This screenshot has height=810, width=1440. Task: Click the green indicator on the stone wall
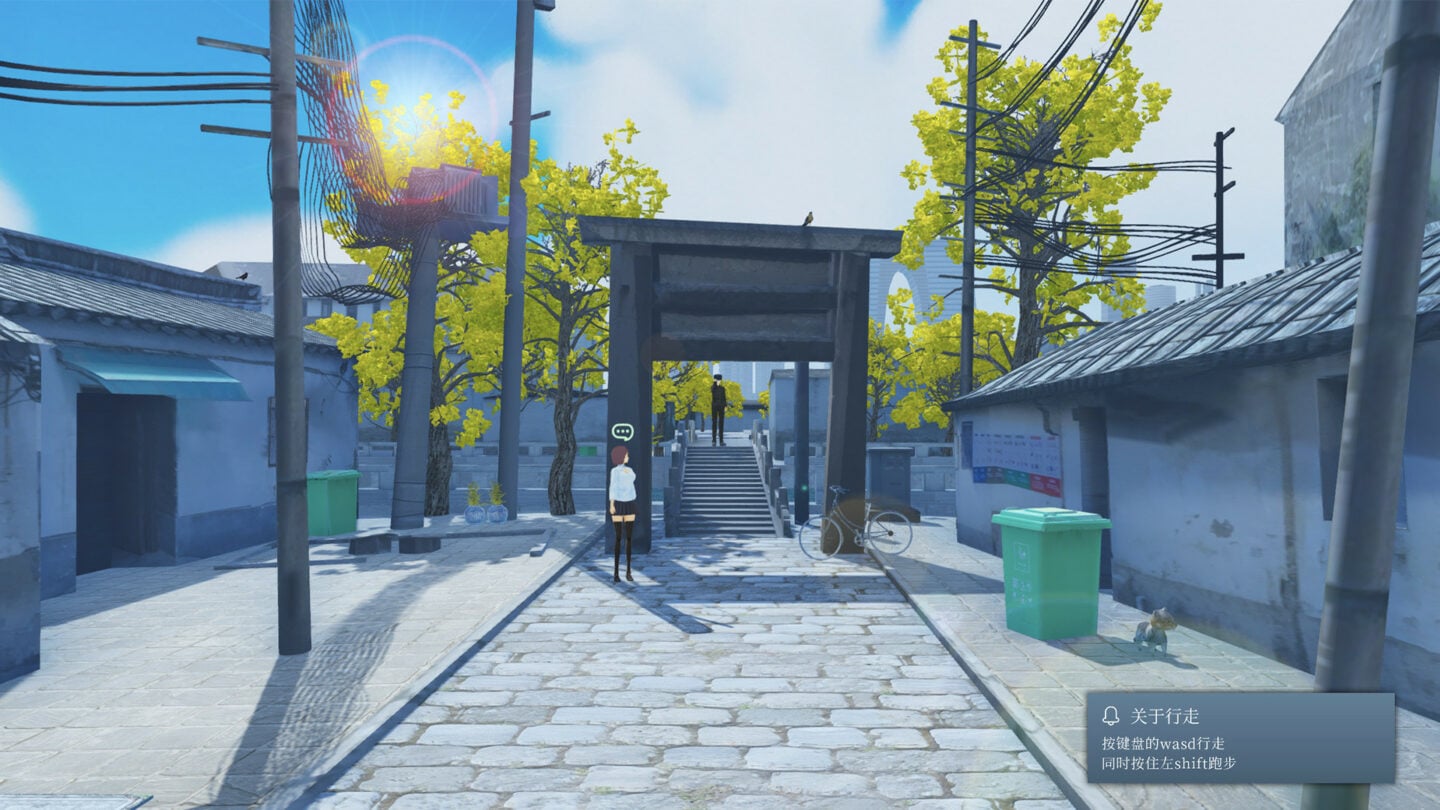tap(804, 487)
